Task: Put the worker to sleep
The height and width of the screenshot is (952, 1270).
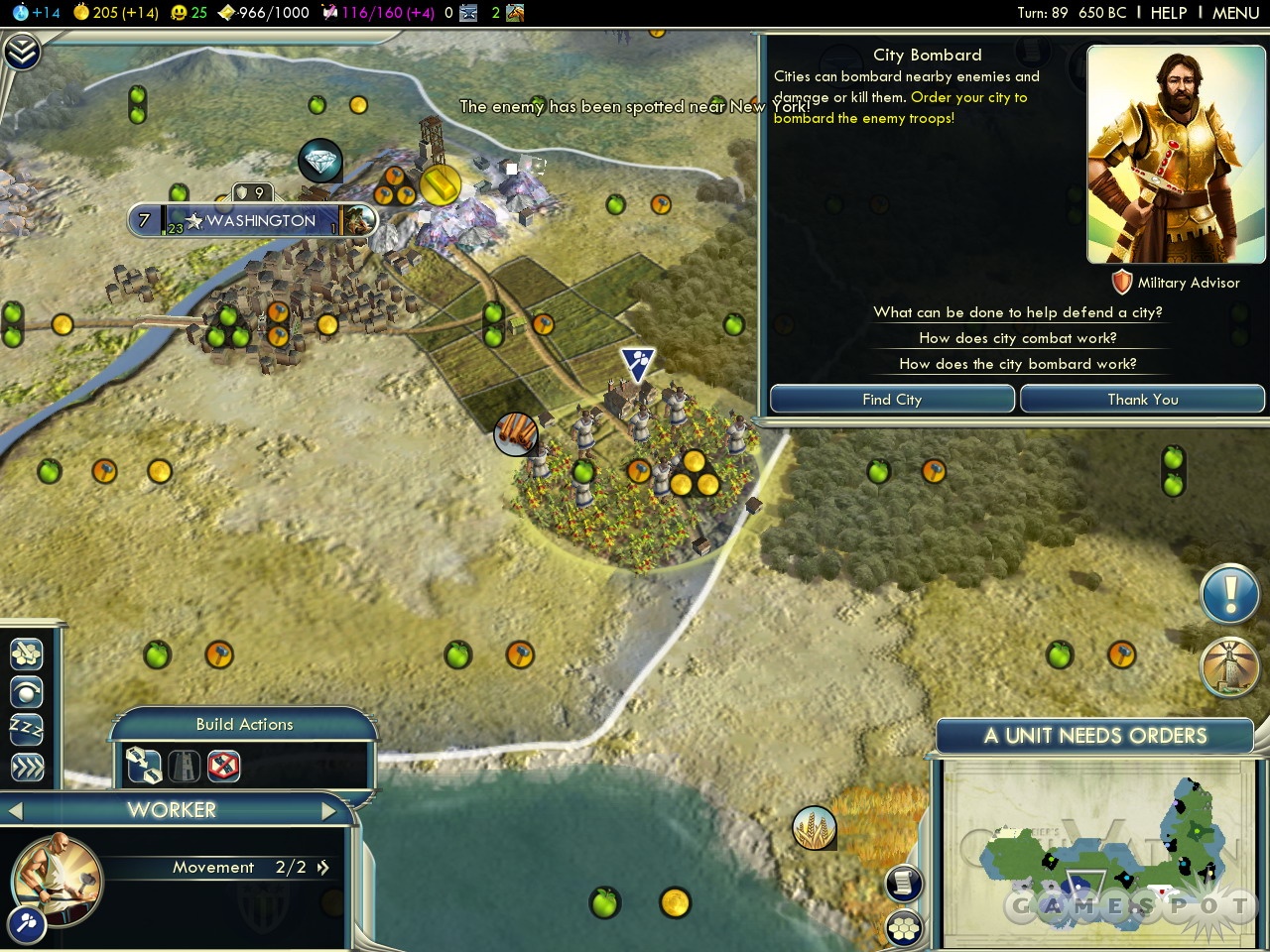Action: 27,729
